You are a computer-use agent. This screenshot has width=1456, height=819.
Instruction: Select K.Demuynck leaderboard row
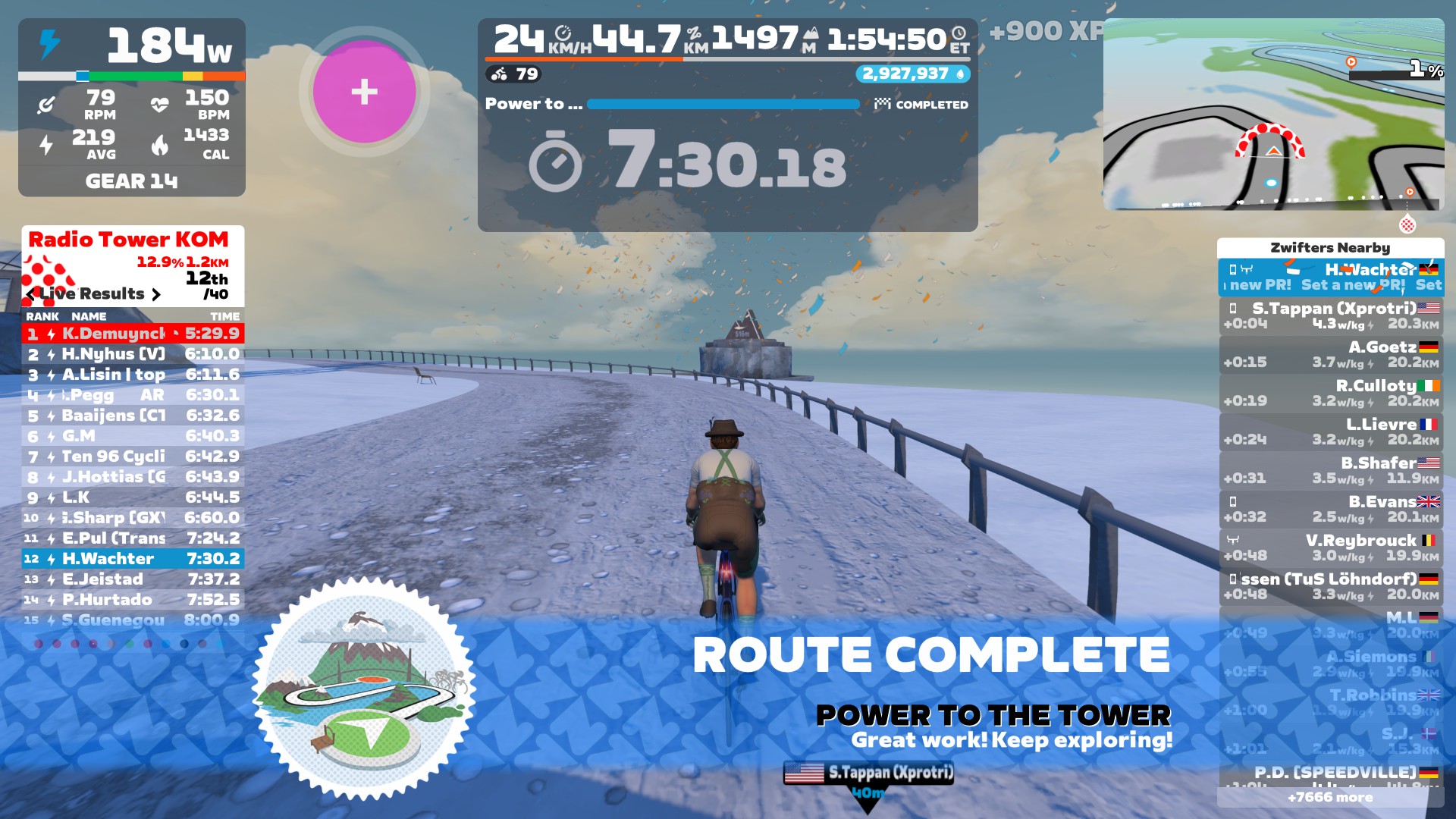[133, 334]
